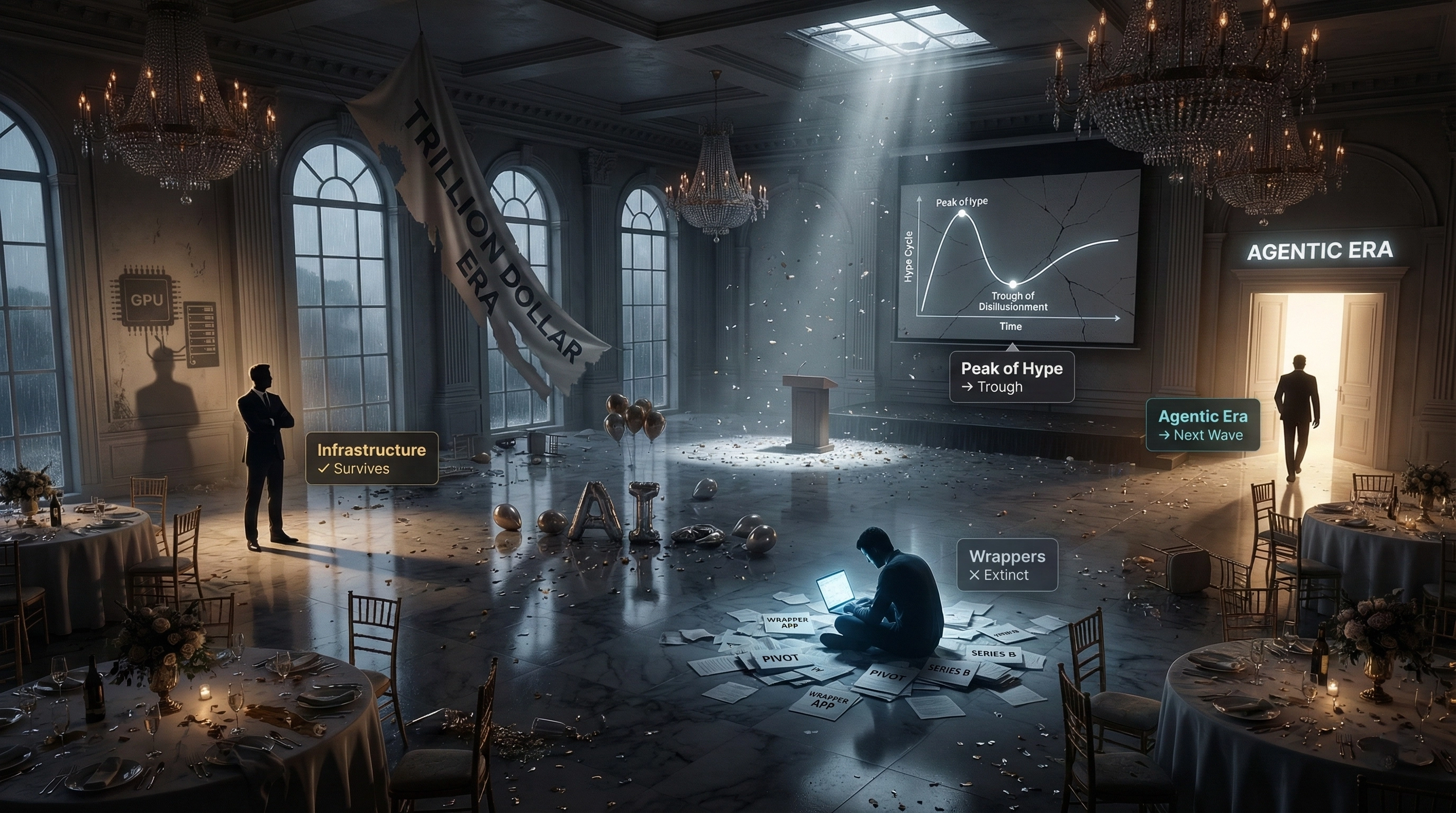Choose the Wrappers Extinct label
The height and width of the screenshot is (813, 1456).
point(1007,565)
